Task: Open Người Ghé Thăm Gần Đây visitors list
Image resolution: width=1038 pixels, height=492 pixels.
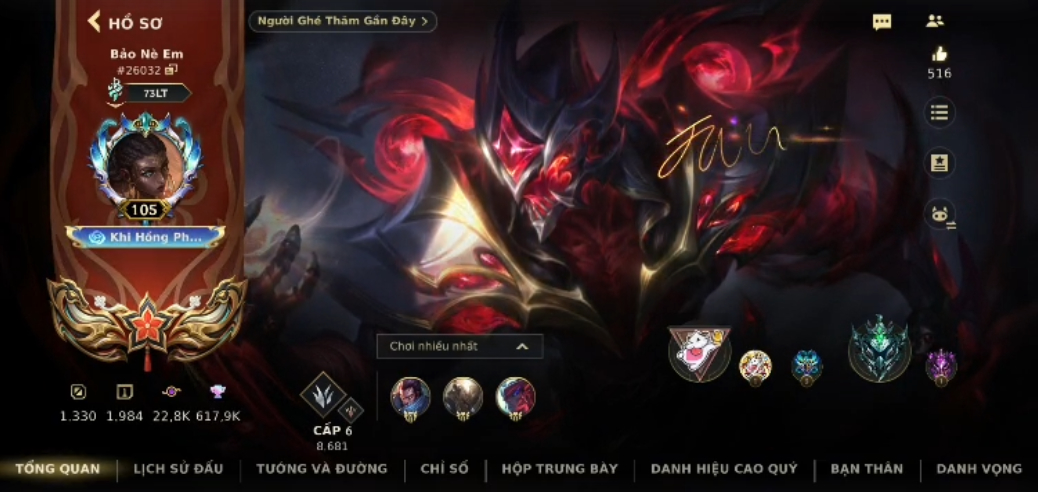Action: coord(342,21)
